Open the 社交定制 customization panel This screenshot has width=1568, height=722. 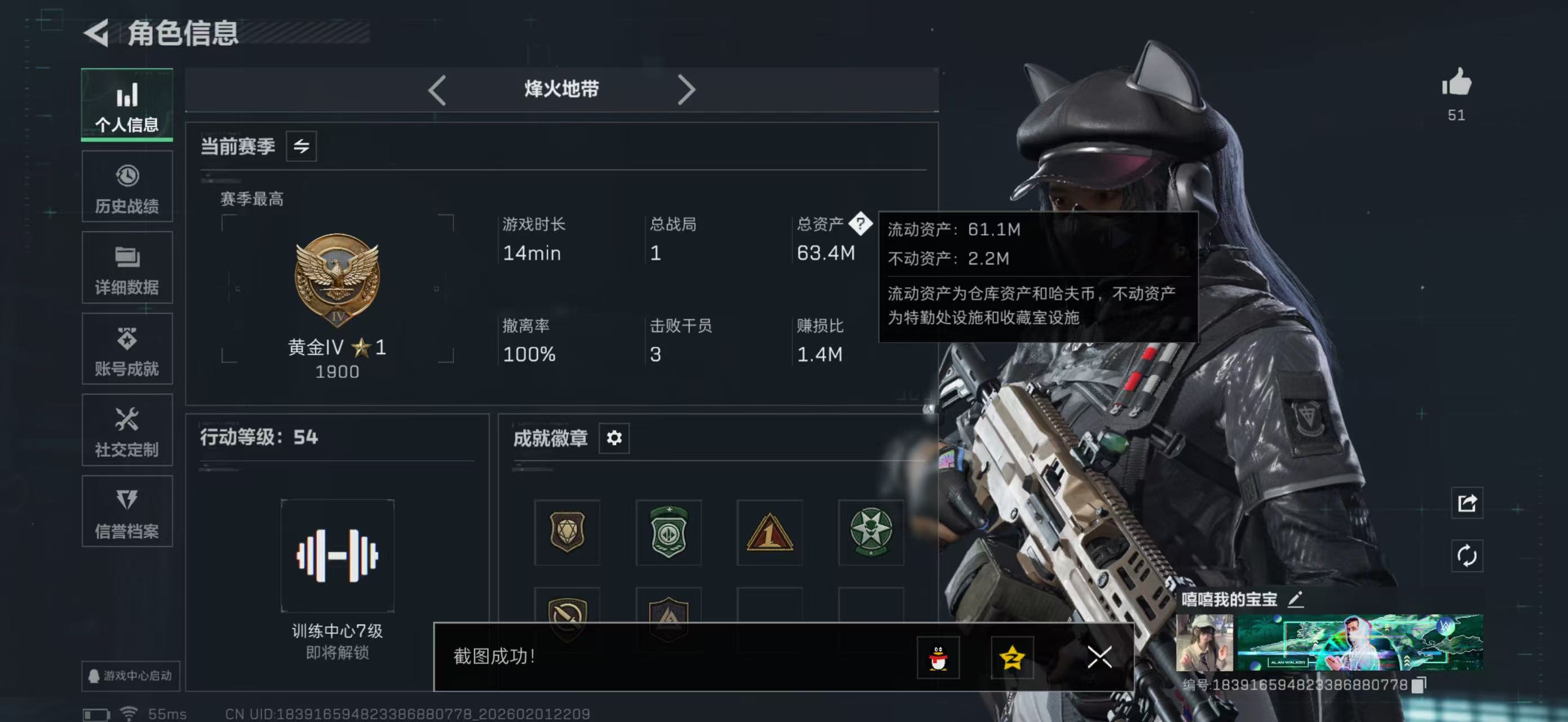click(127, 431)
